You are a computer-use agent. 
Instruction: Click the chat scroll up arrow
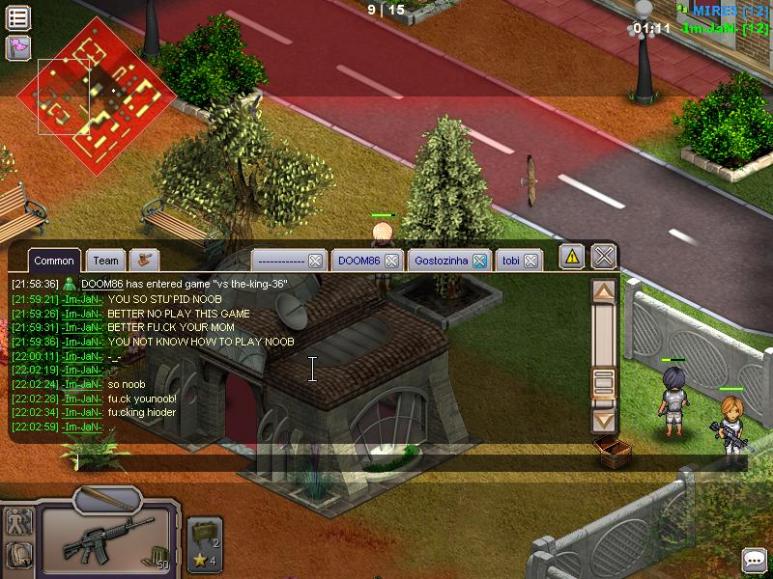(x=604, y=292)
